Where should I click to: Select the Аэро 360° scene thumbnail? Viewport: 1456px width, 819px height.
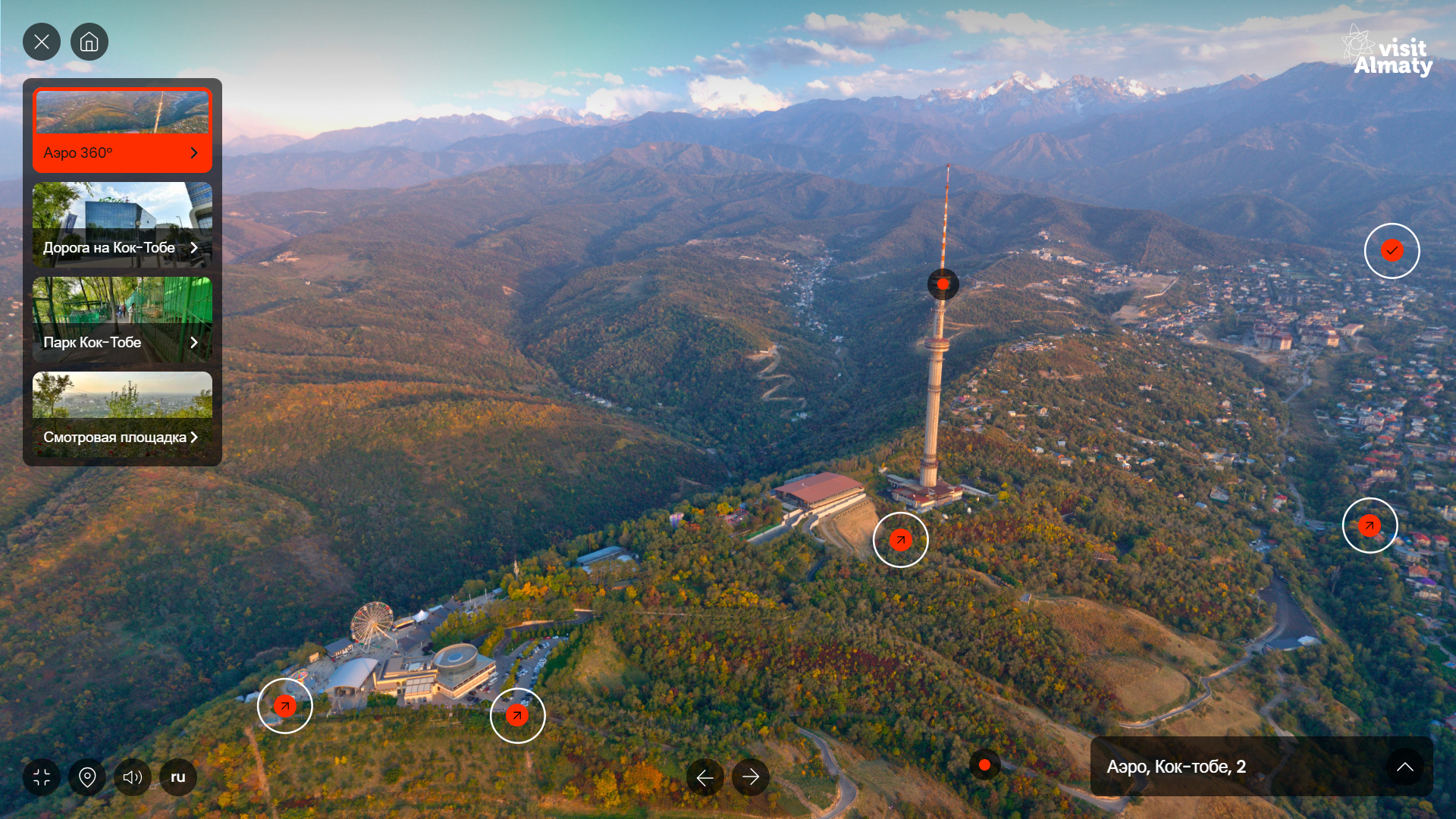coord(122,130)
